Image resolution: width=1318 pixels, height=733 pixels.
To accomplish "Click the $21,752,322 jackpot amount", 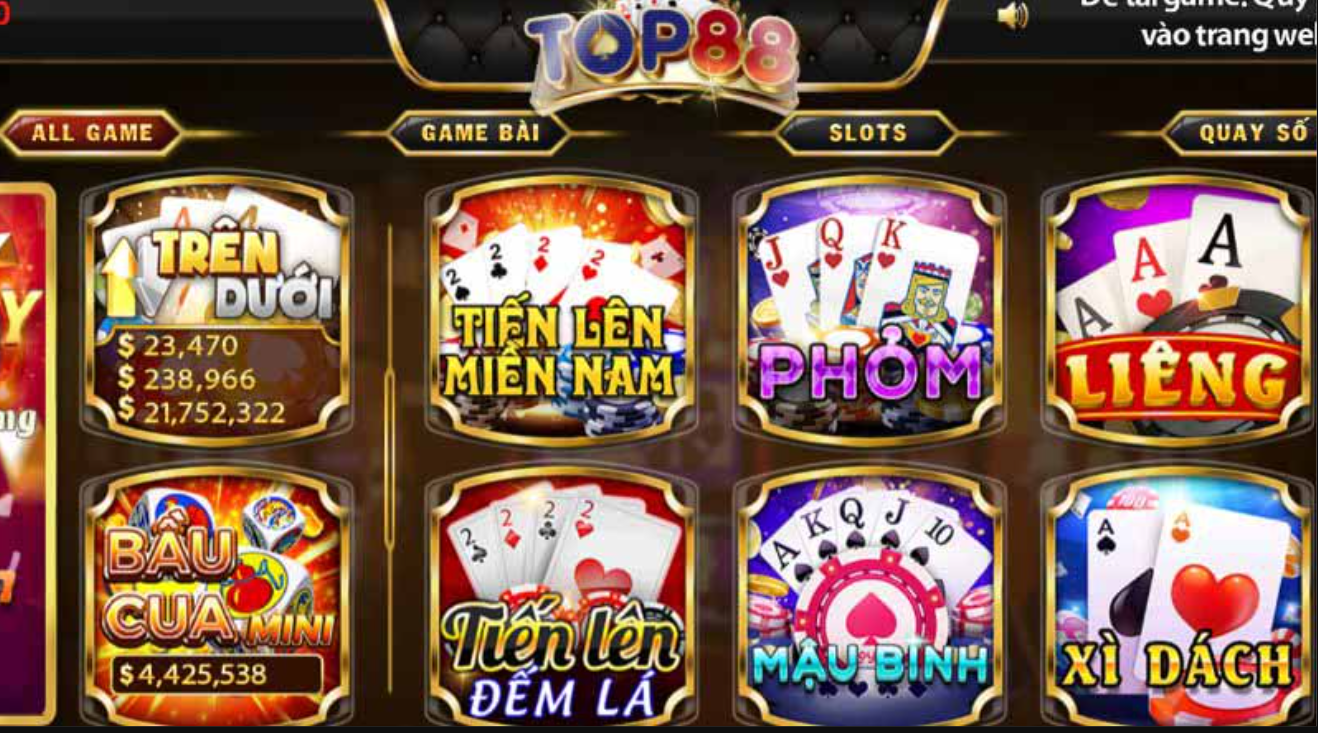I will pyautogui.click(x=202, y=410).
